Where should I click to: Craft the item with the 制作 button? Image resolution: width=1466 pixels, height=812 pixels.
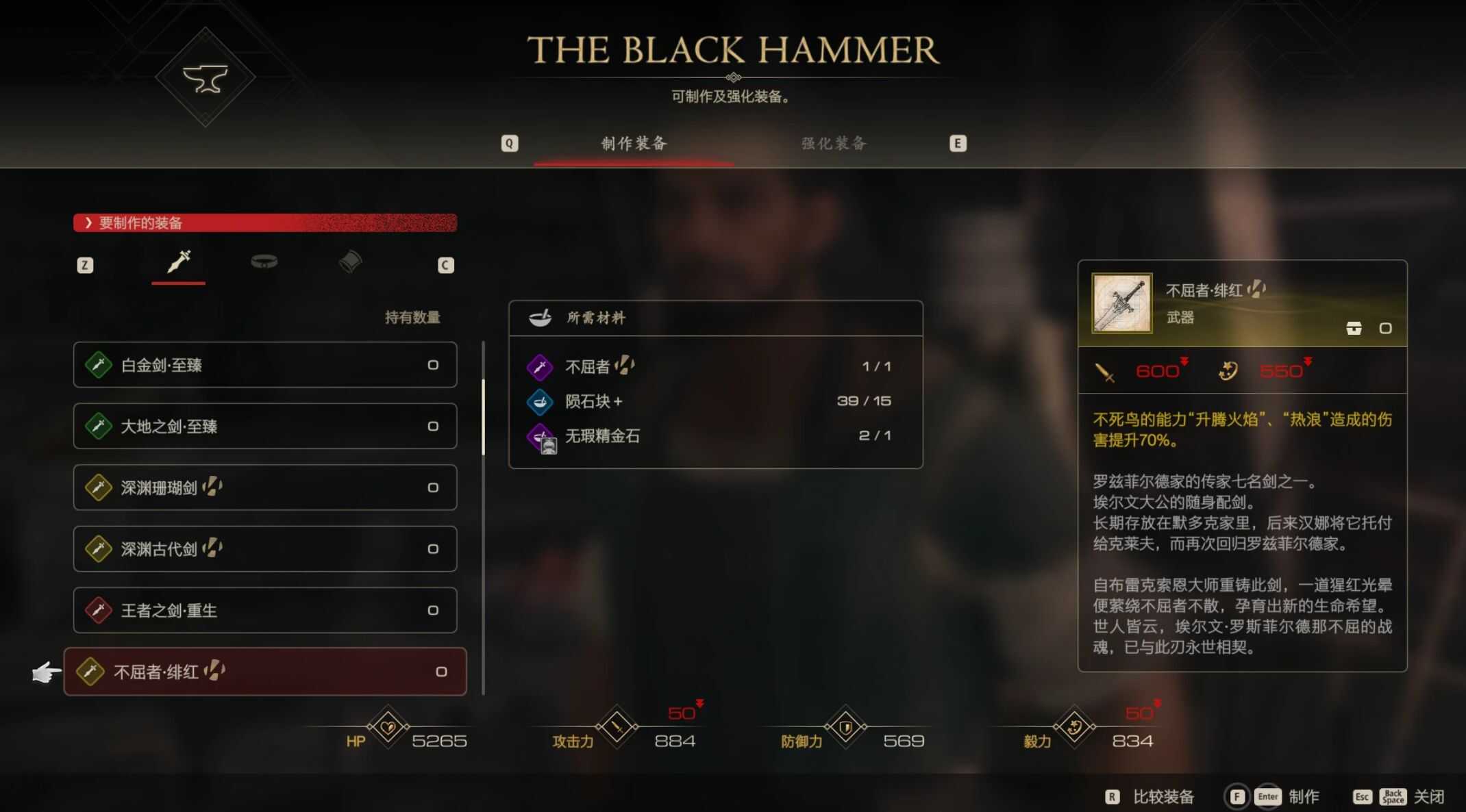coord(1303,796)
